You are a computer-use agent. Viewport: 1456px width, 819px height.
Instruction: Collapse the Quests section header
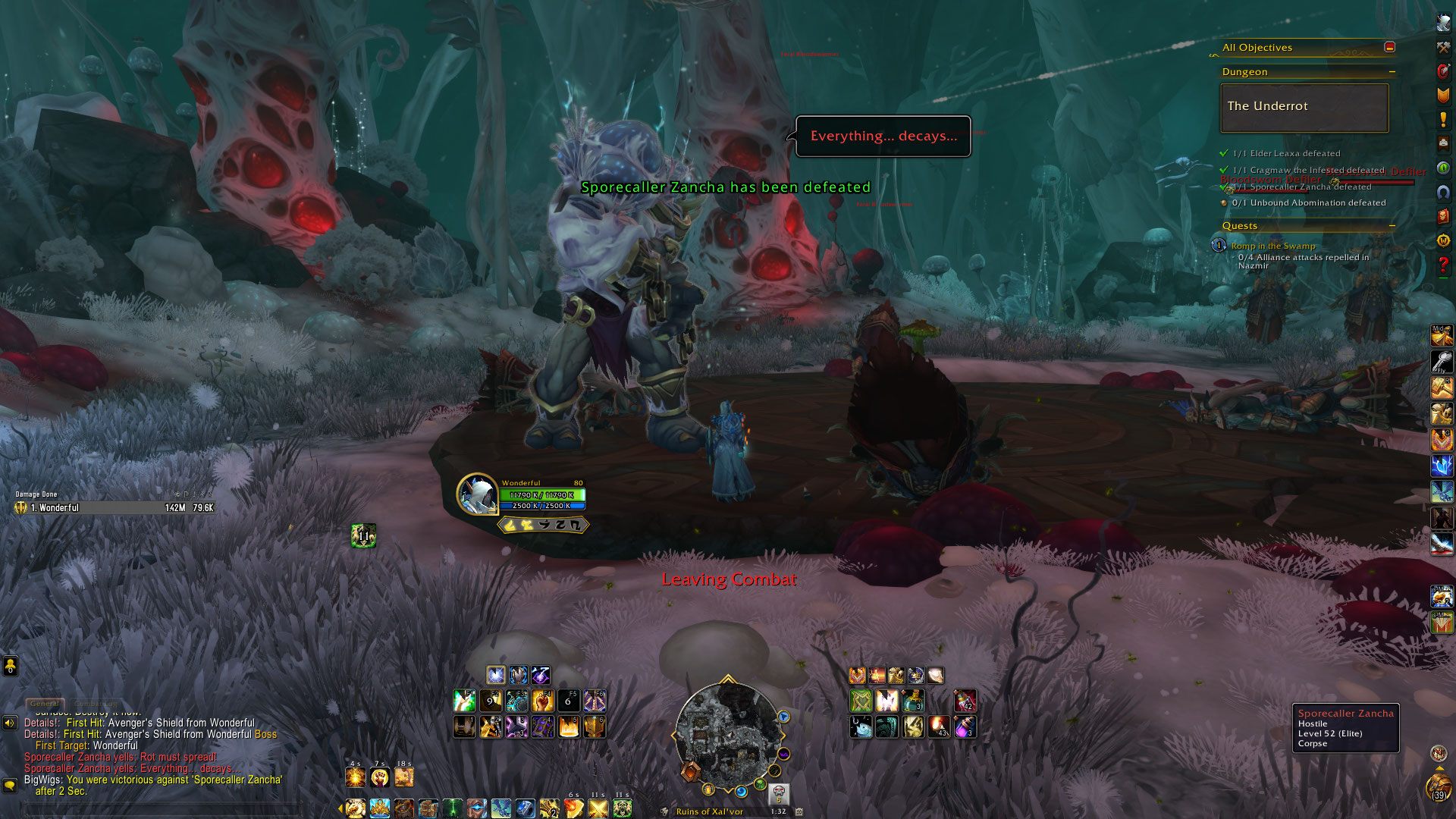[x=1392, y=226]
